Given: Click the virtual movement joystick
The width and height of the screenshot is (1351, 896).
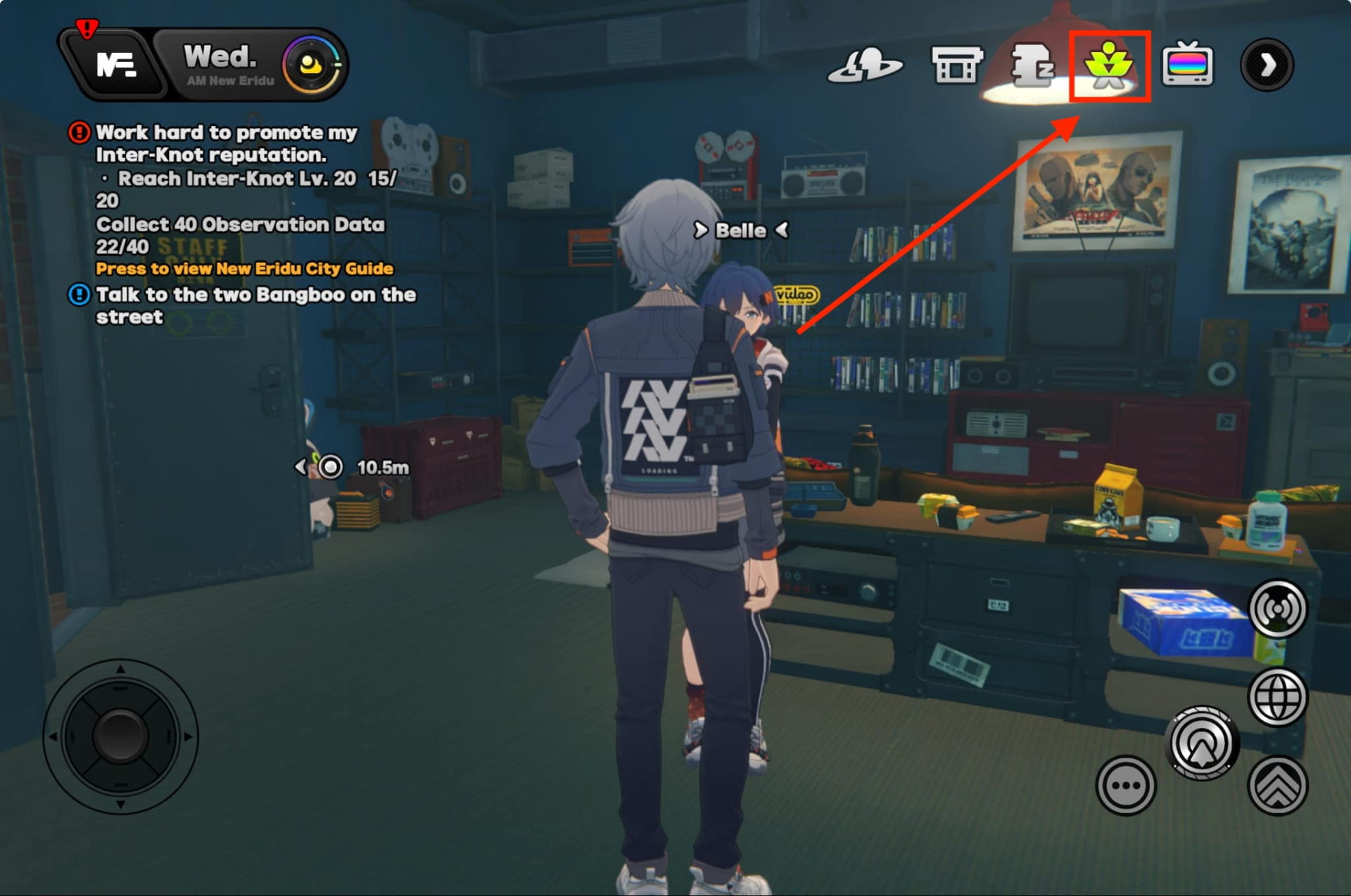Looking at the screenshot, I should click(x=120, y=736).
